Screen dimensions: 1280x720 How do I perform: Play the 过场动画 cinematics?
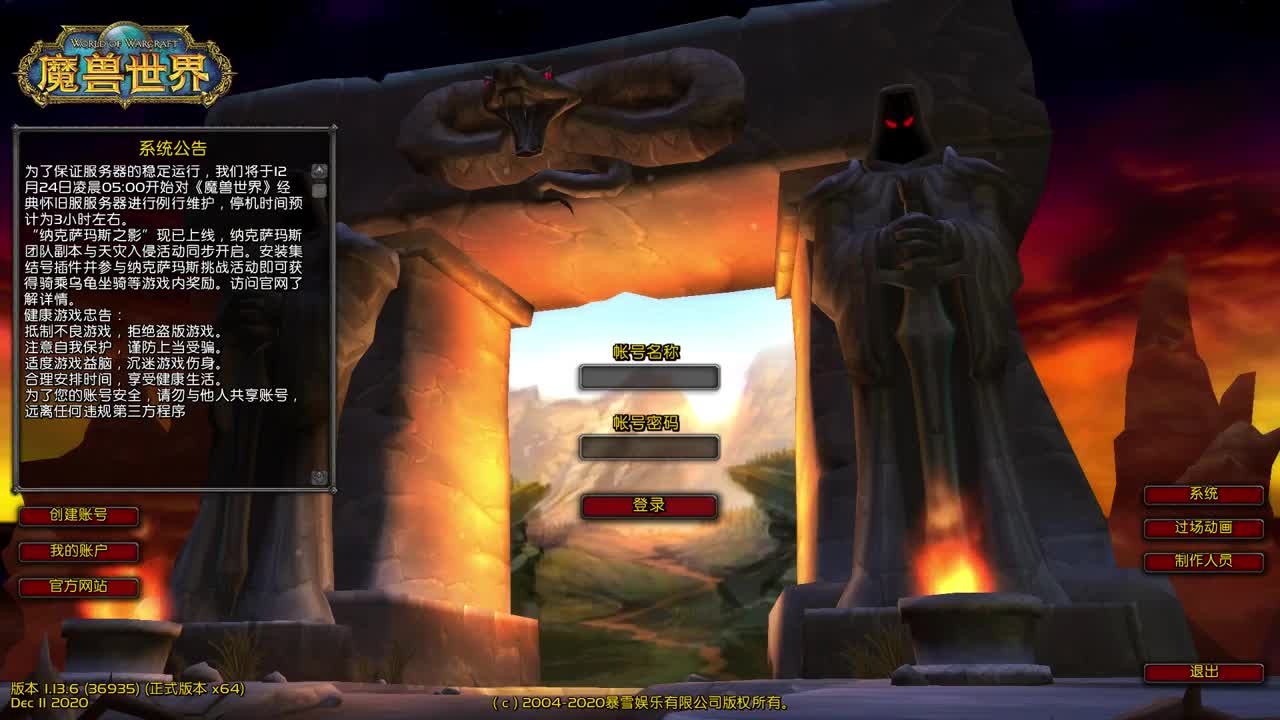pos(1205,528)
